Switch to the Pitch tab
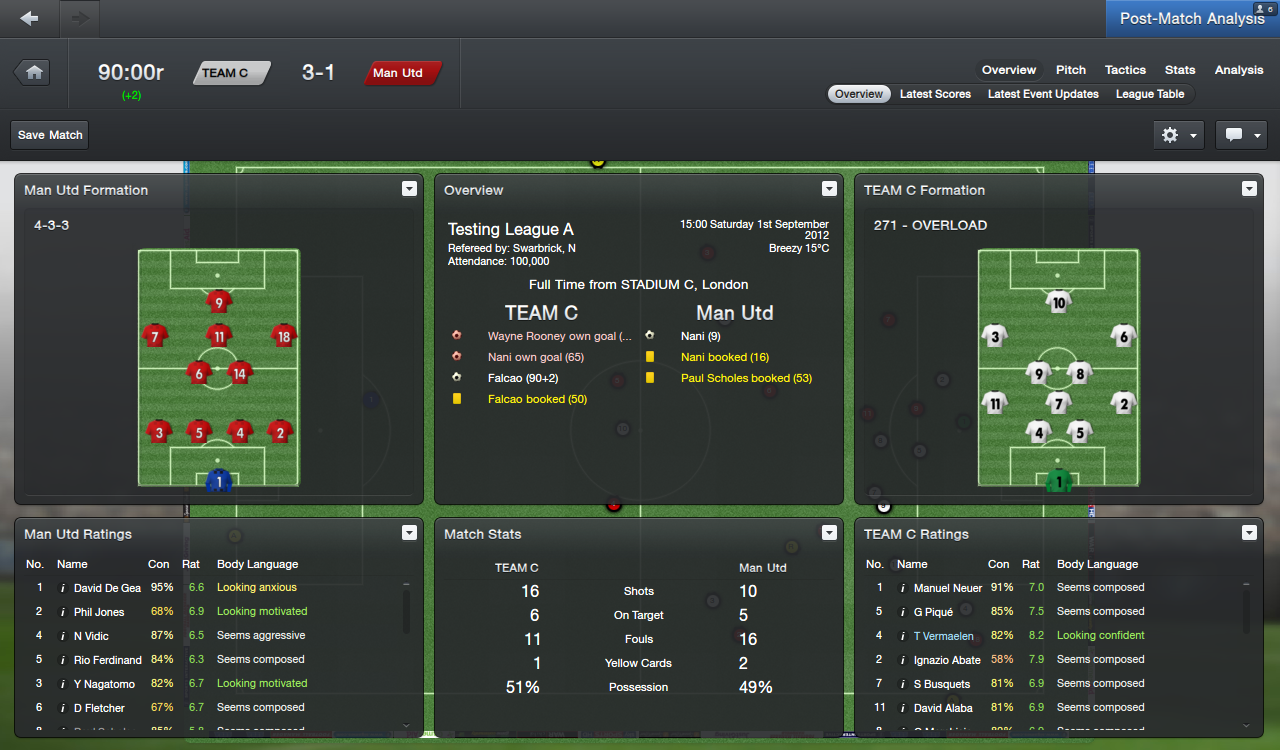The image size is (1280, 750). (1070, 70)
